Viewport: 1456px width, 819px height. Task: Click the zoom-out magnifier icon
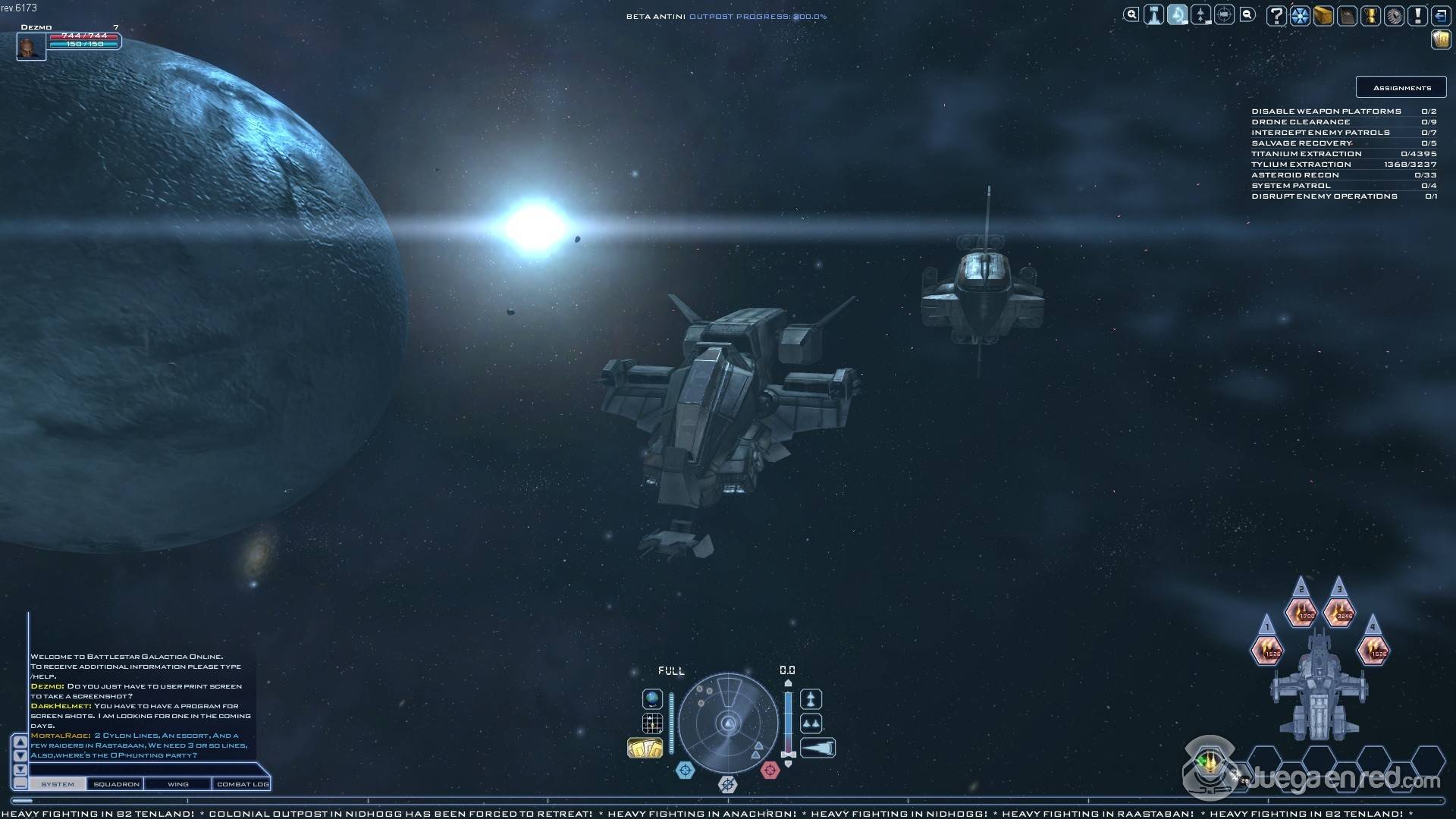click(1247, 14)
